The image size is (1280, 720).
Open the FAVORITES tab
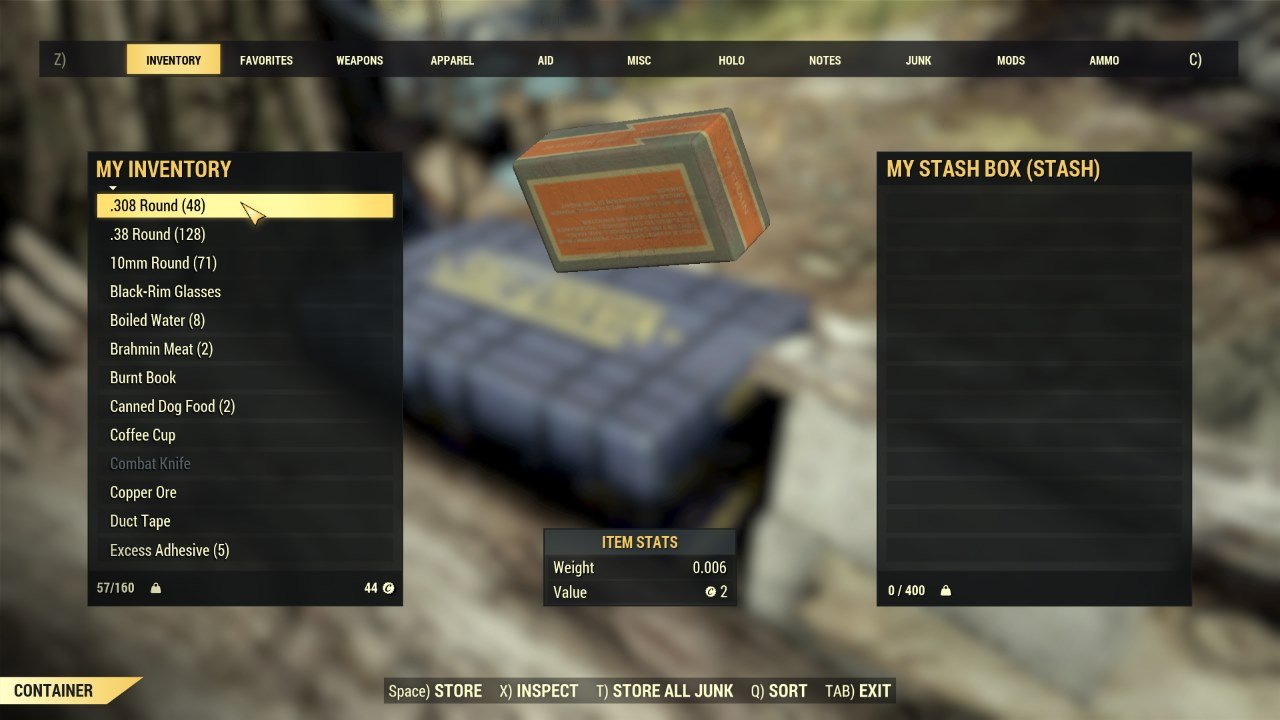click(x=266, y=60)
